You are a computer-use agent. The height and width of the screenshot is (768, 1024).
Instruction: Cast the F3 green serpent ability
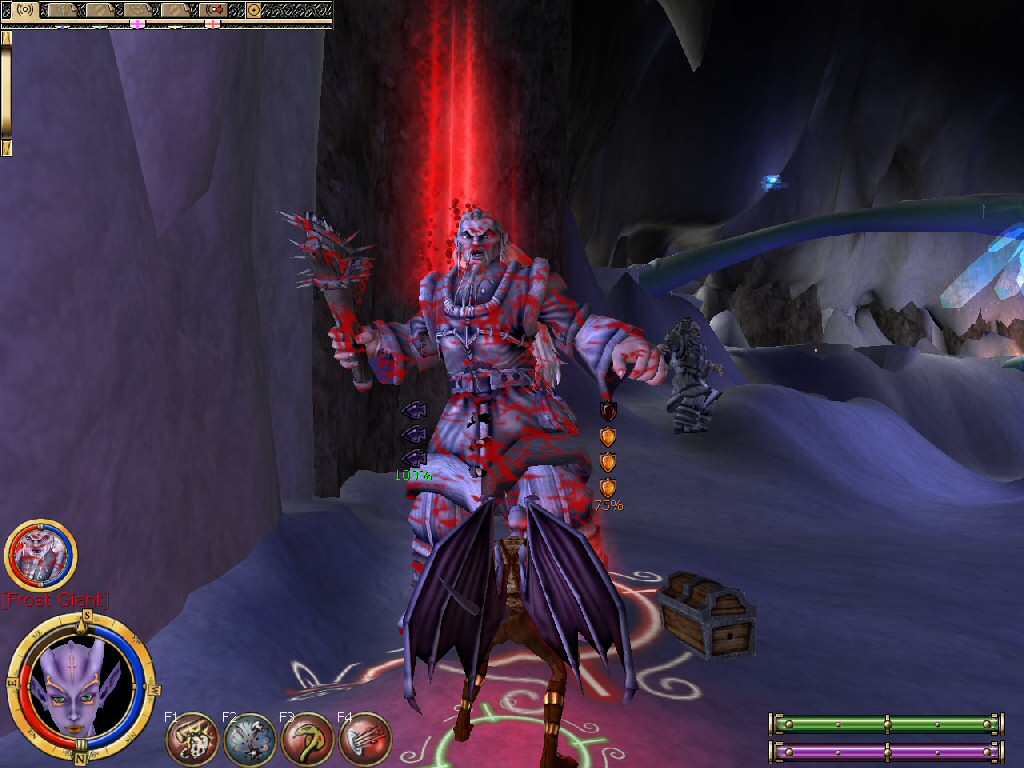click(x=307, y=740)
